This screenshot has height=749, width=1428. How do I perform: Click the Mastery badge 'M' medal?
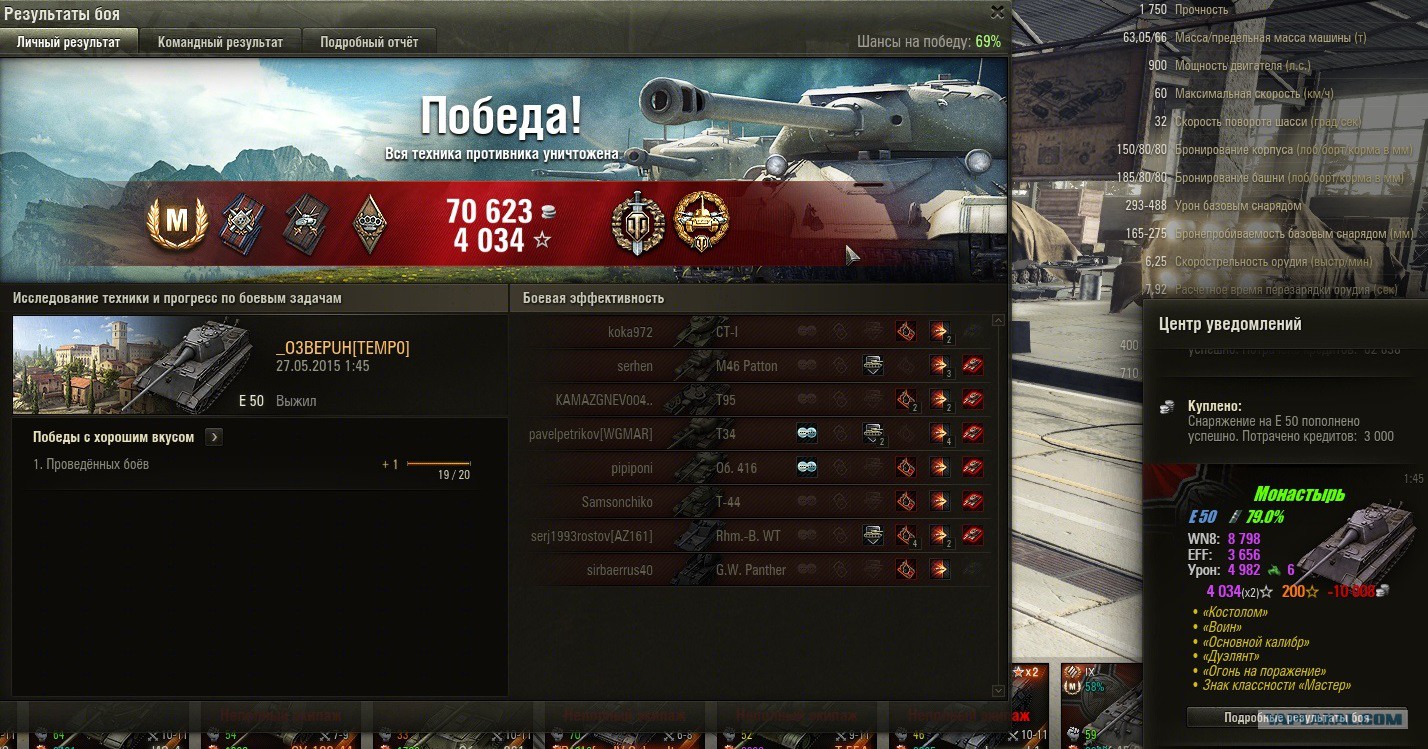click(x=176, y=221)
